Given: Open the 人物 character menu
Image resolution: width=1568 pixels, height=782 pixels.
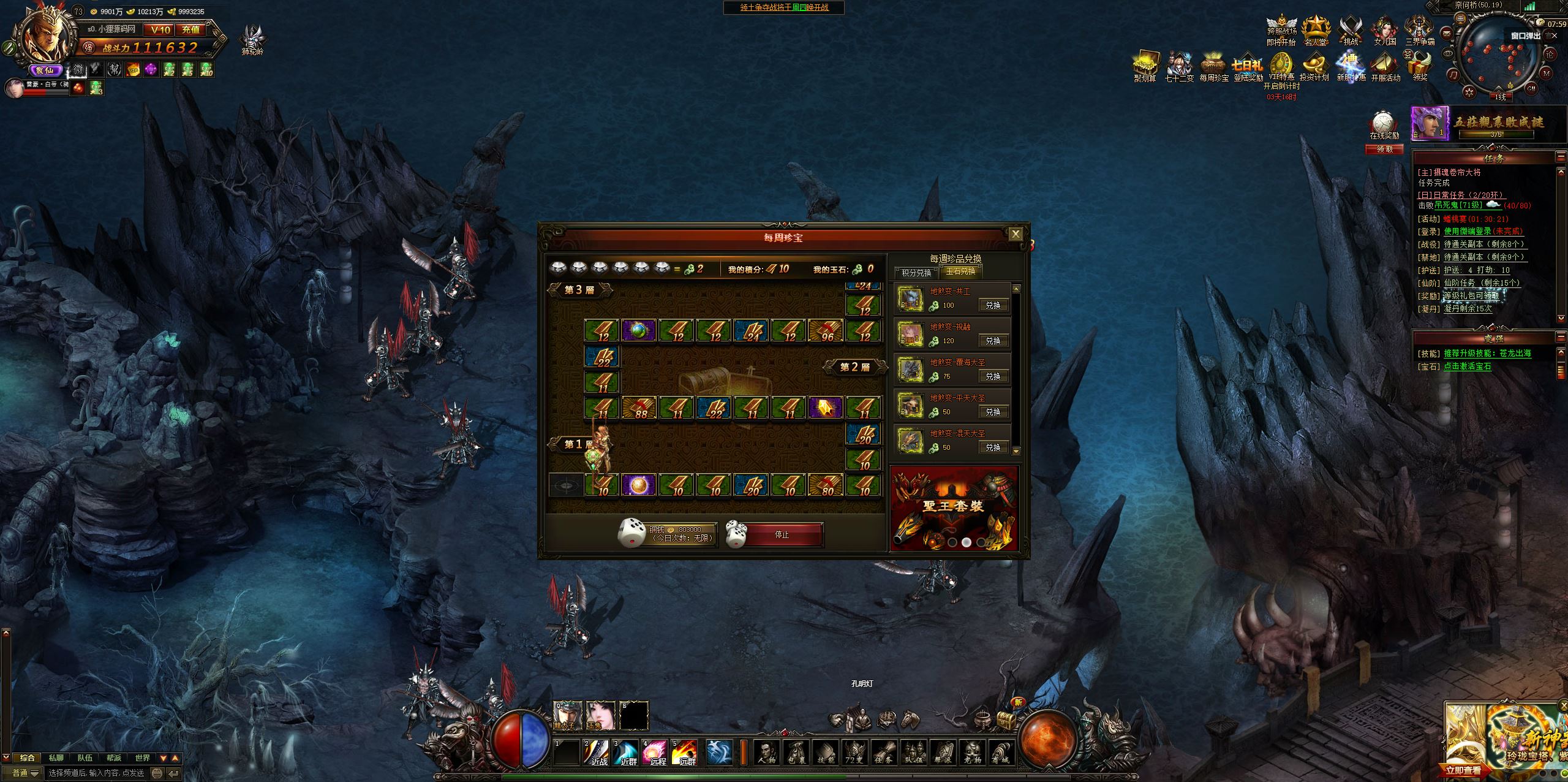Looking at the screenshot, I should click(766, 752).
